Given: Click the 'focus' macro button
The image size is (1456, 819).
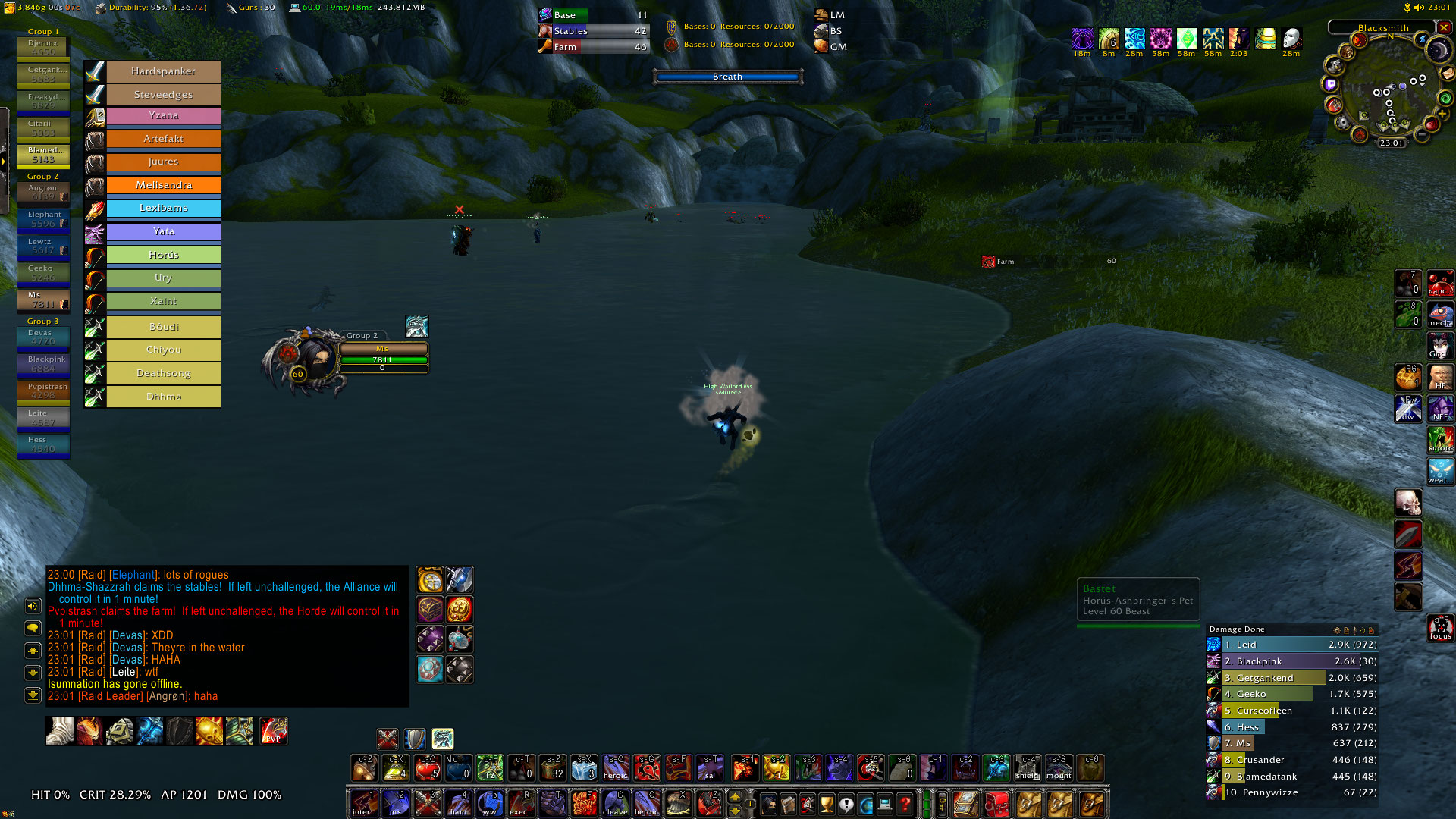Looking at the screenshot, I should tap(1440, 628).
